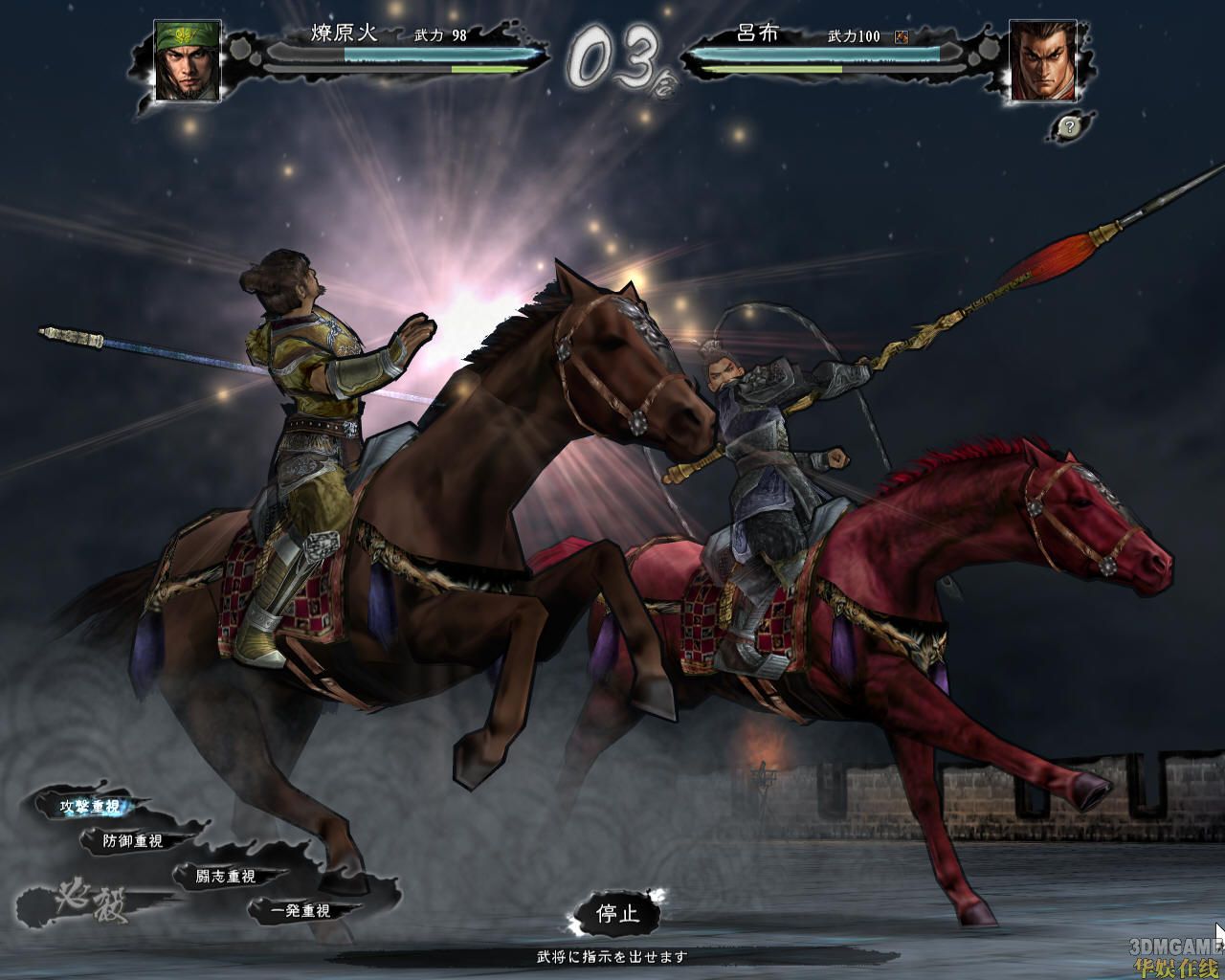Click 呂布's portrait

click(x=1042, y=60)
